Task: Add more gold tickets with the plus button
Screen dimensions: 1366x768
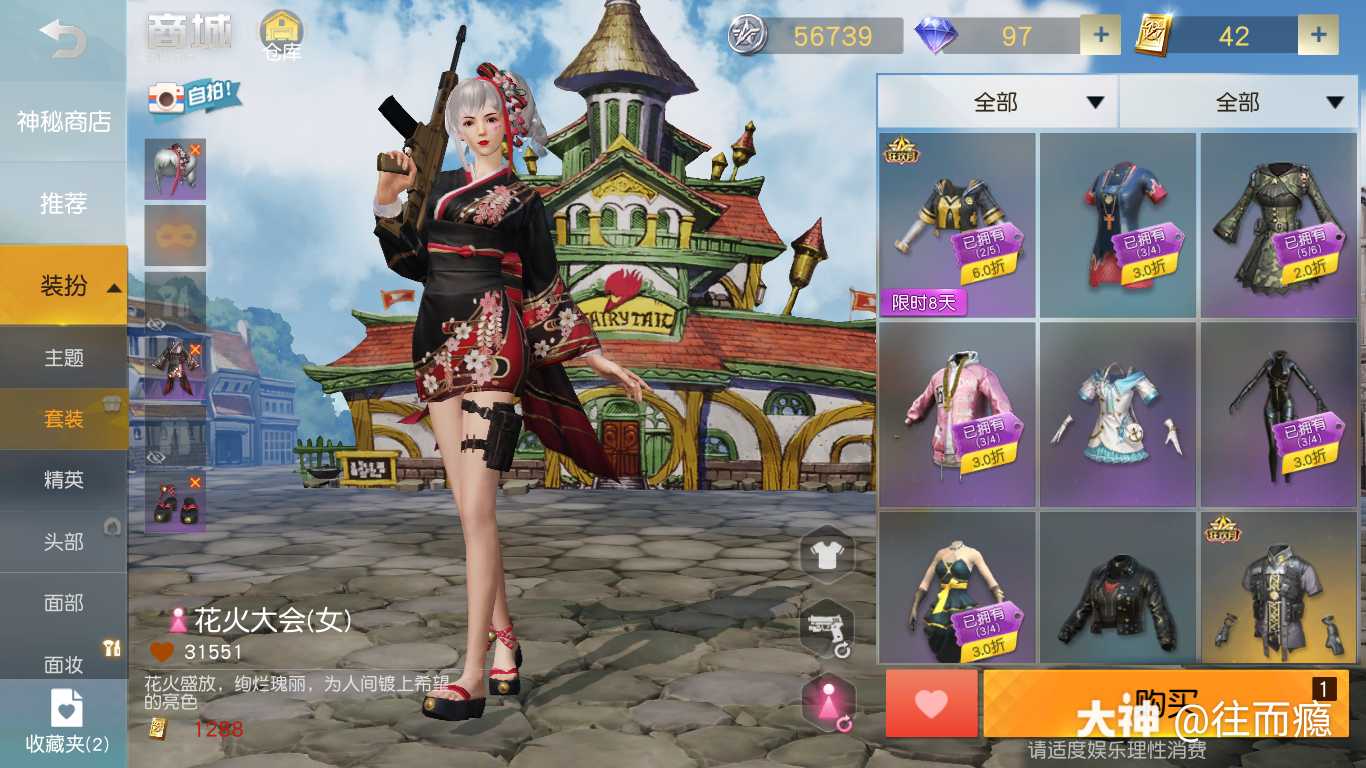Action: pyautogui.click(x=1318, y=36)
